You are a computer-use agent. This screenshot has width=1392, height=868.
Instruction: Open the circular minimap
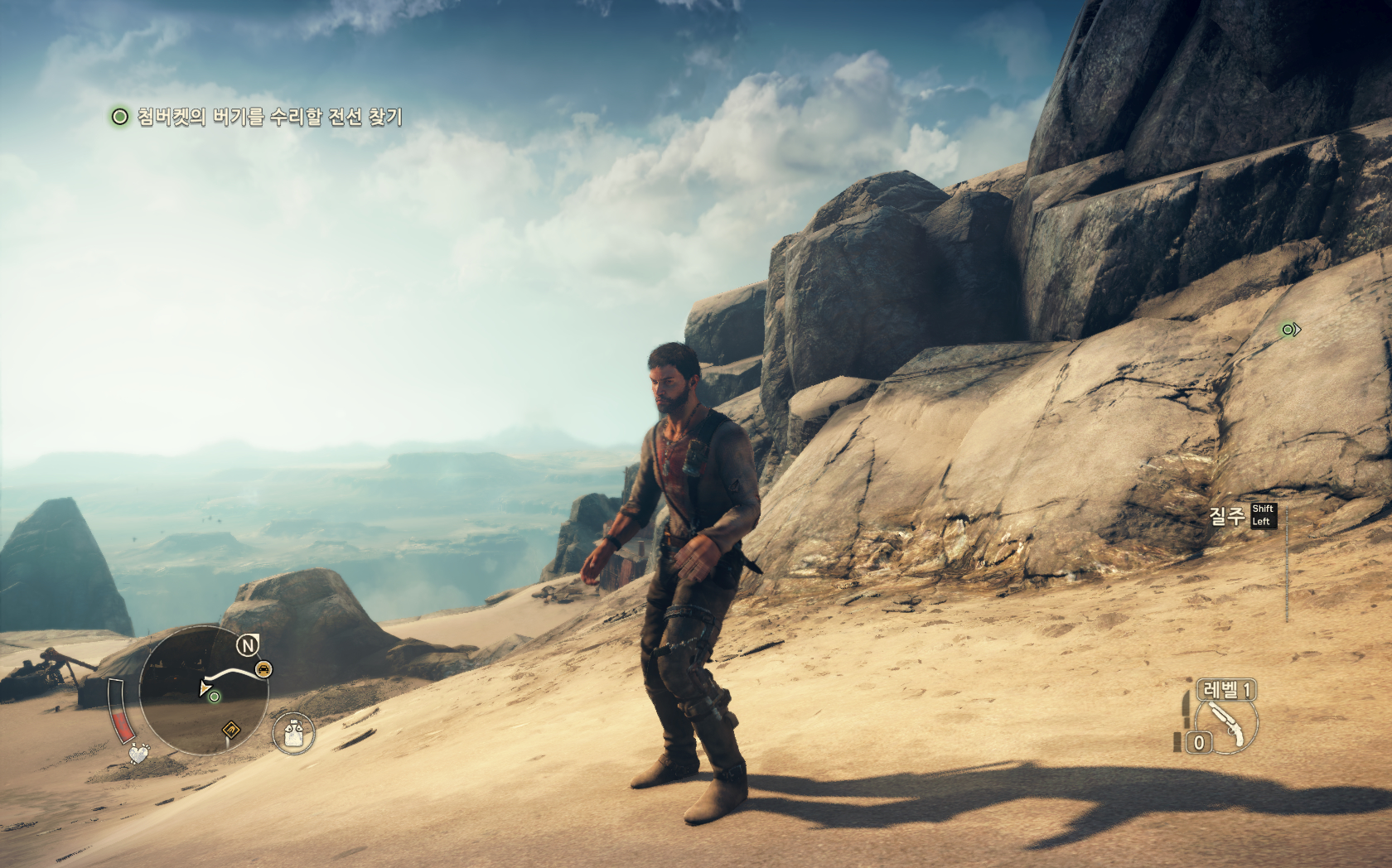(x=204, y=690)
